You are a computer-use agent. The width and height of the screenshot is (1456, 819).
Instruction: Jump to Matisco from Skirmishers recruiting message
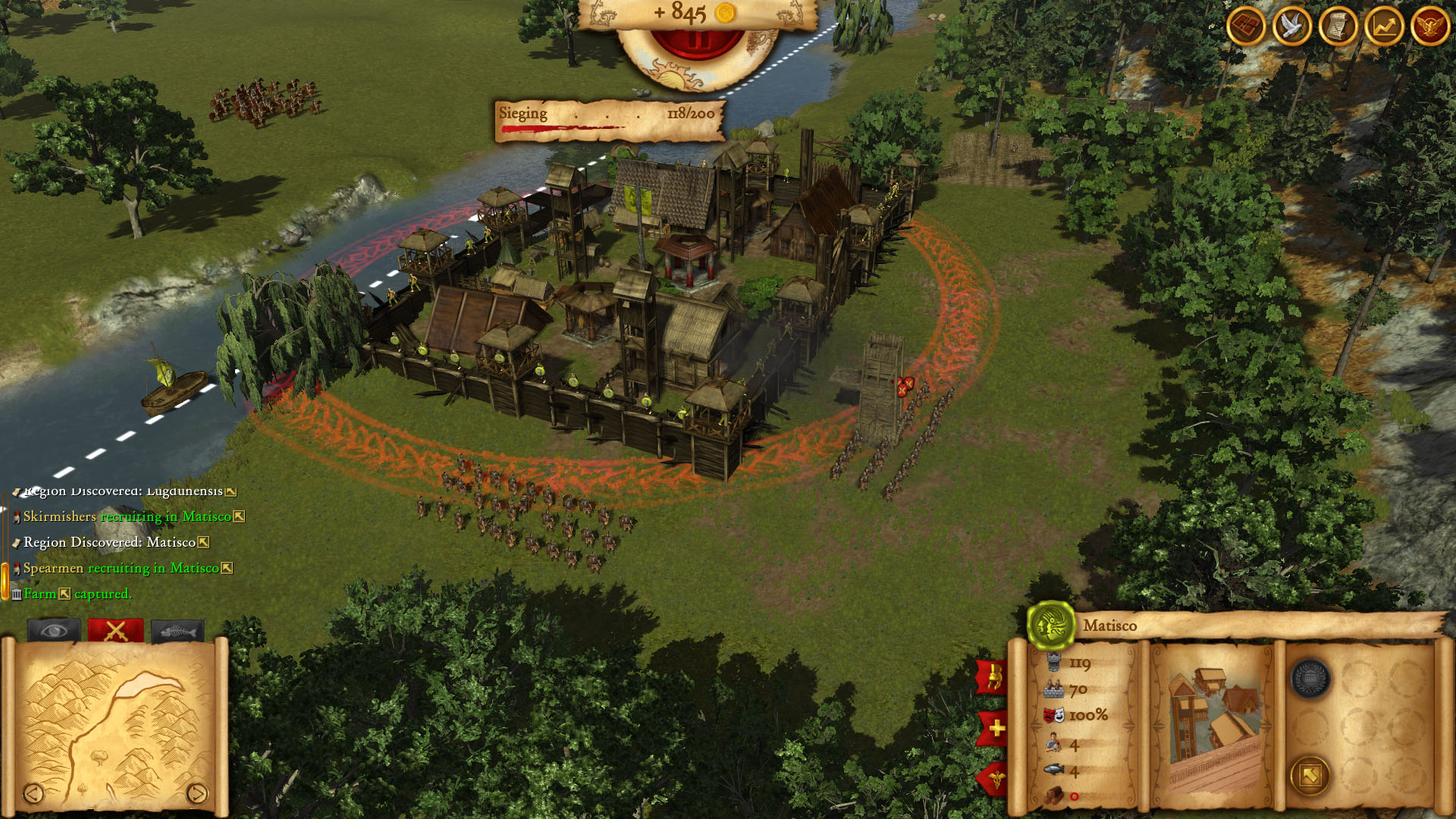pos(239,516)
